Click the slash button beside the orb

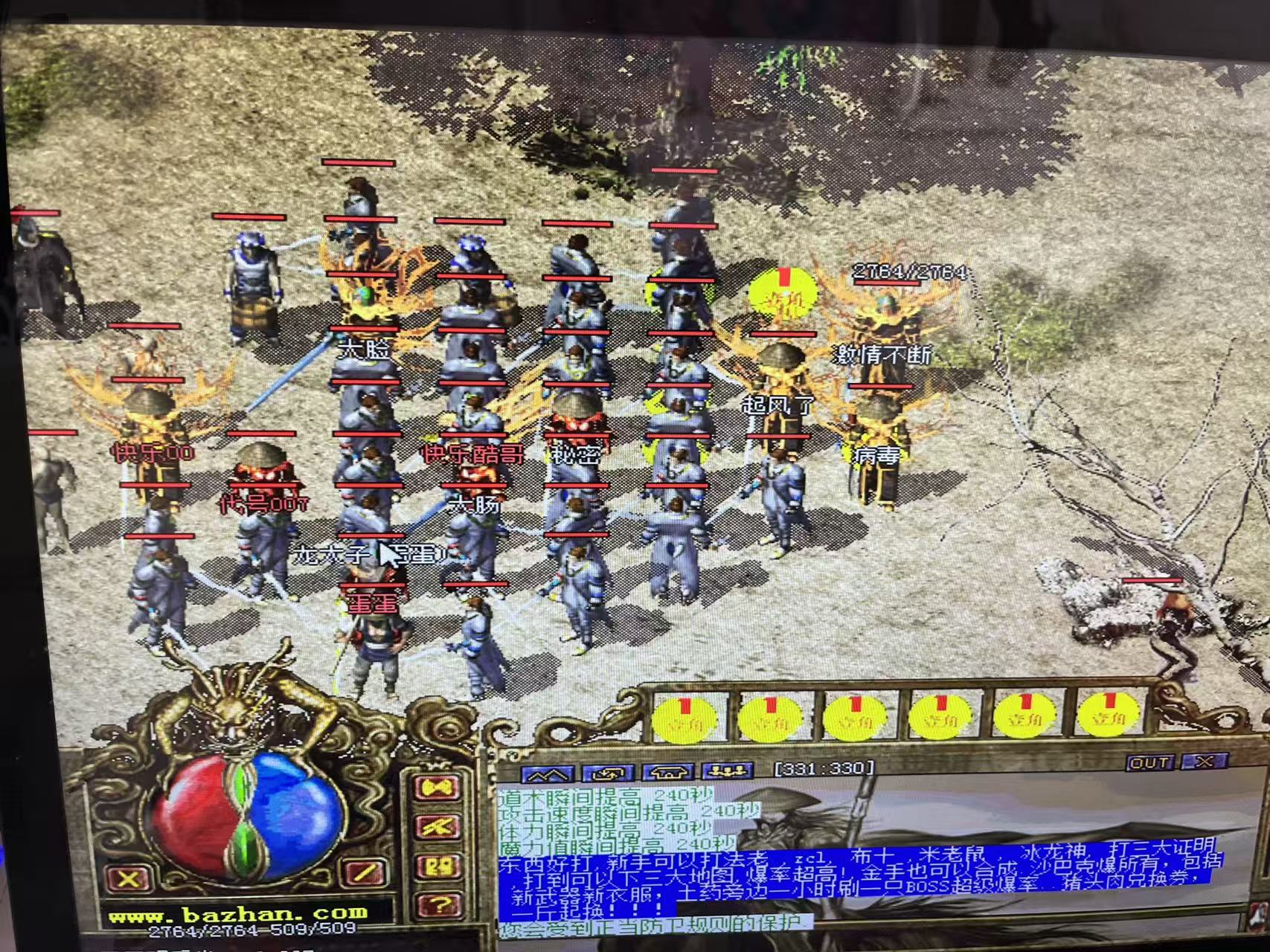[x=365, y=872]
